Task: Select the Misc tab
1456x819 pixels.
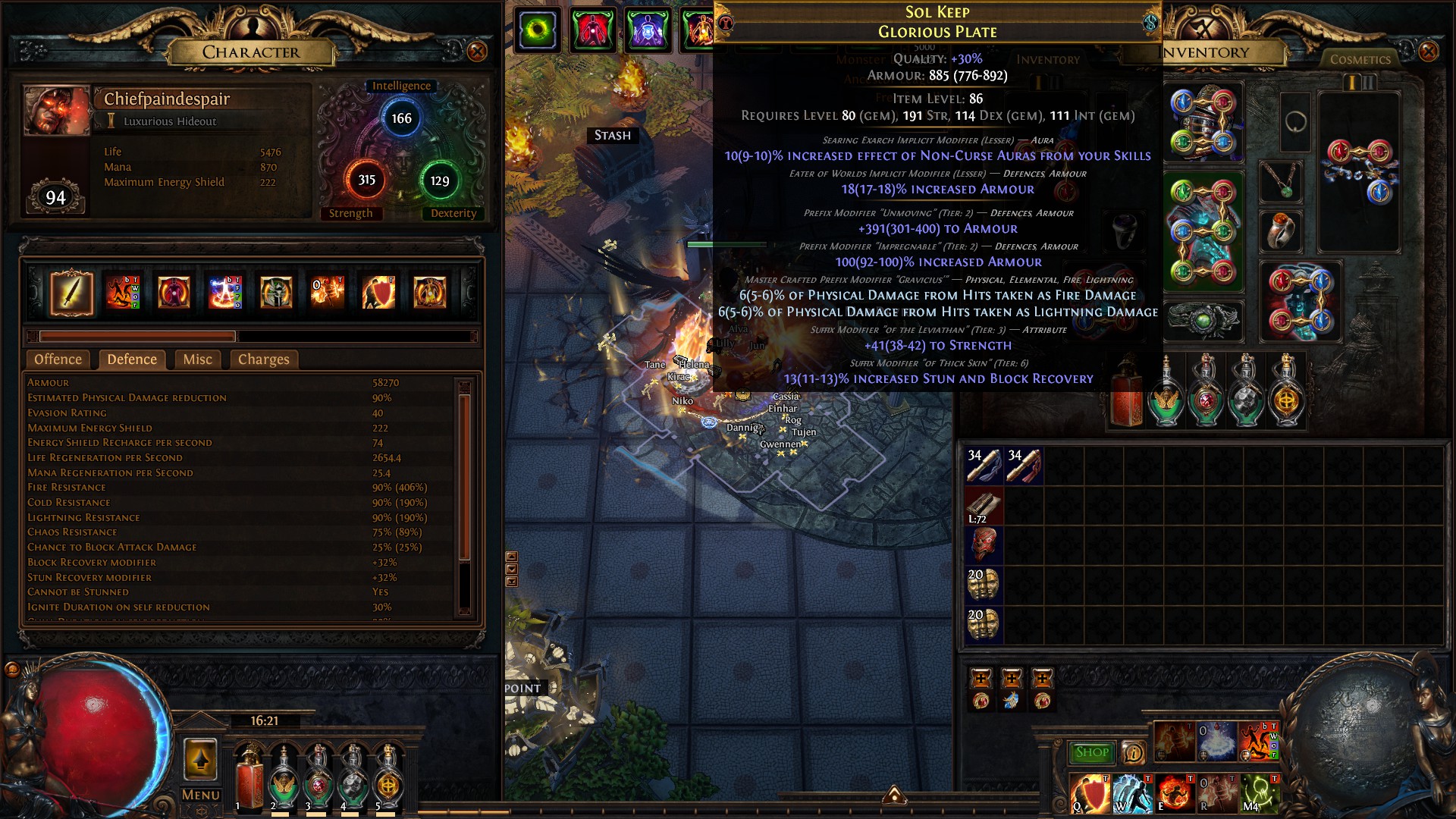Action: coord(196,359)
